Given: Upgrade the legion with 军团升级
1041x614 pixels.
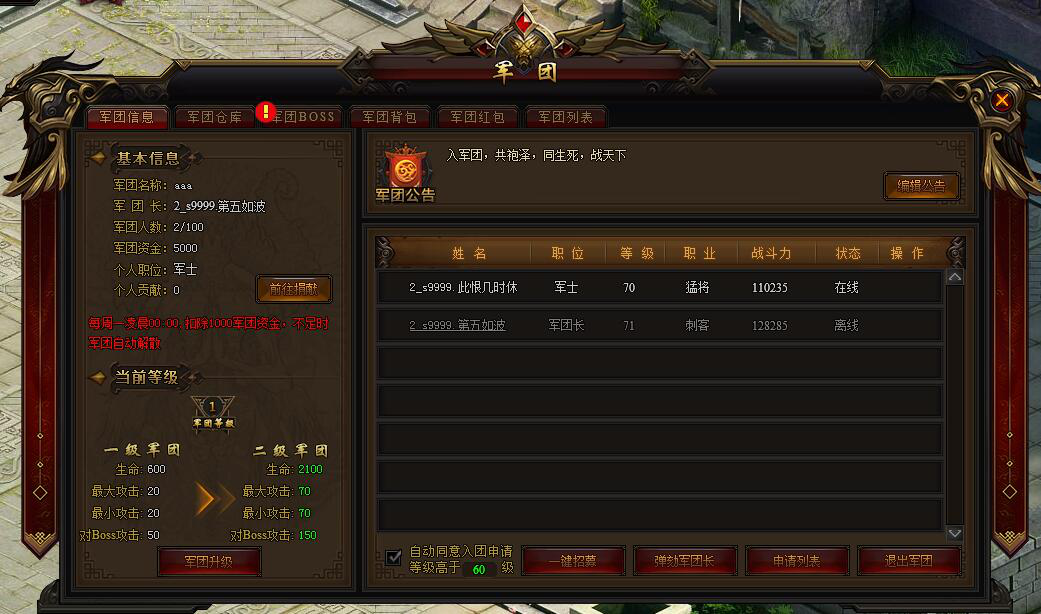Looking at the screenshot, I should [209, 561].
